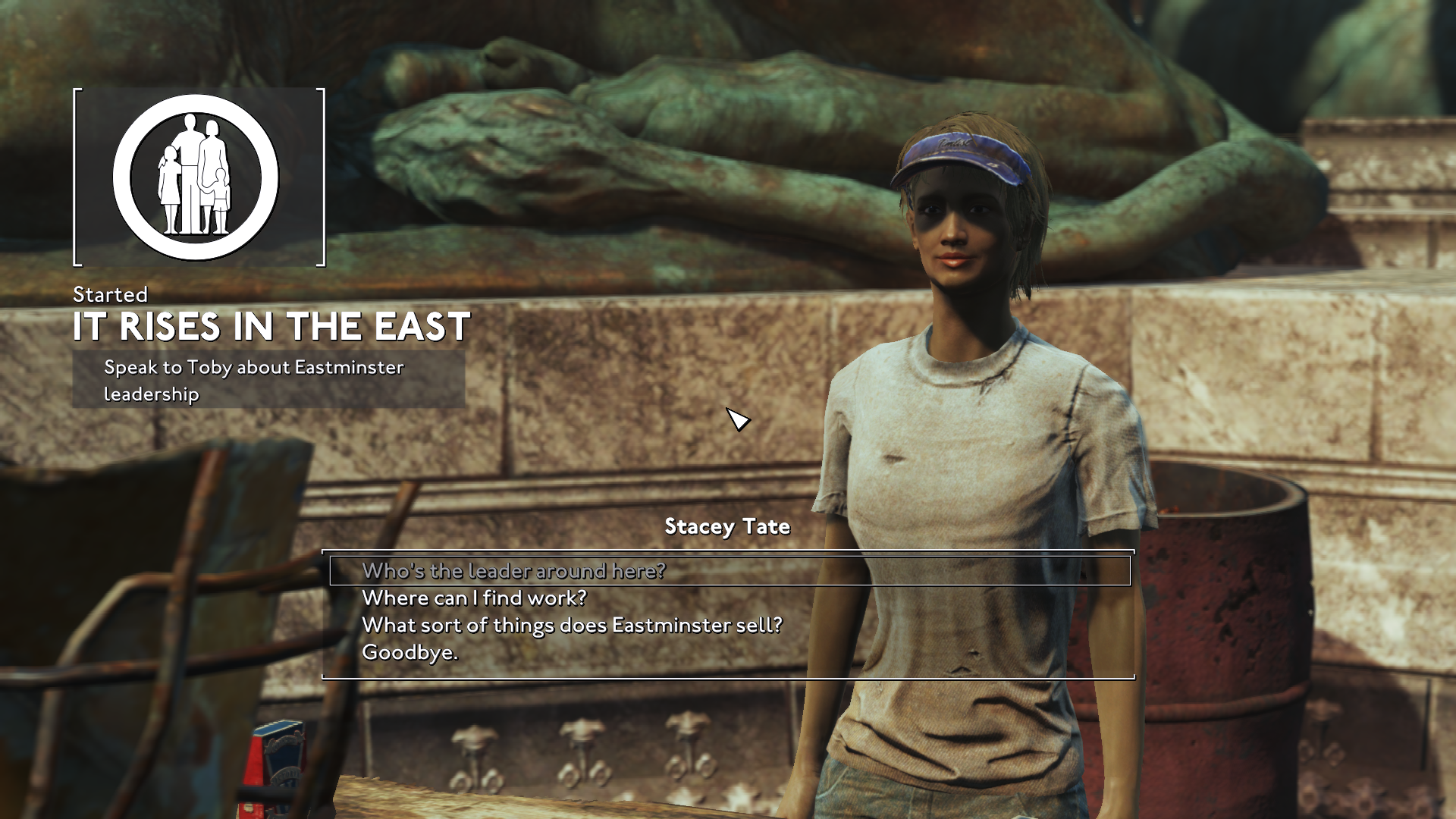1456x819 pixels.
Task: Ask who's the leader around here
Action: (513, 570)
